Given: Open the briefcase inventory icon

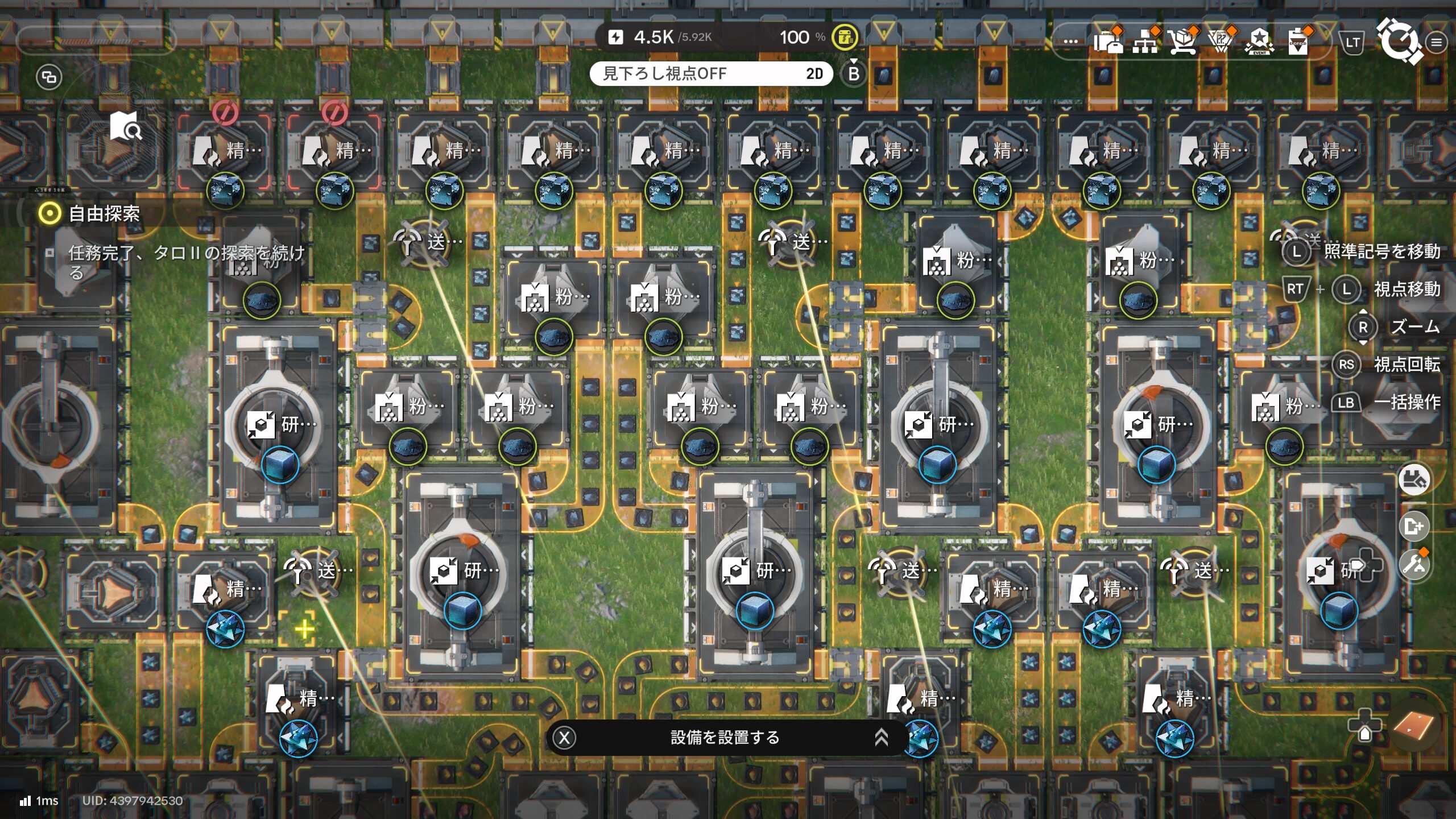Looking at the screenshot, I should (1108, 41).
